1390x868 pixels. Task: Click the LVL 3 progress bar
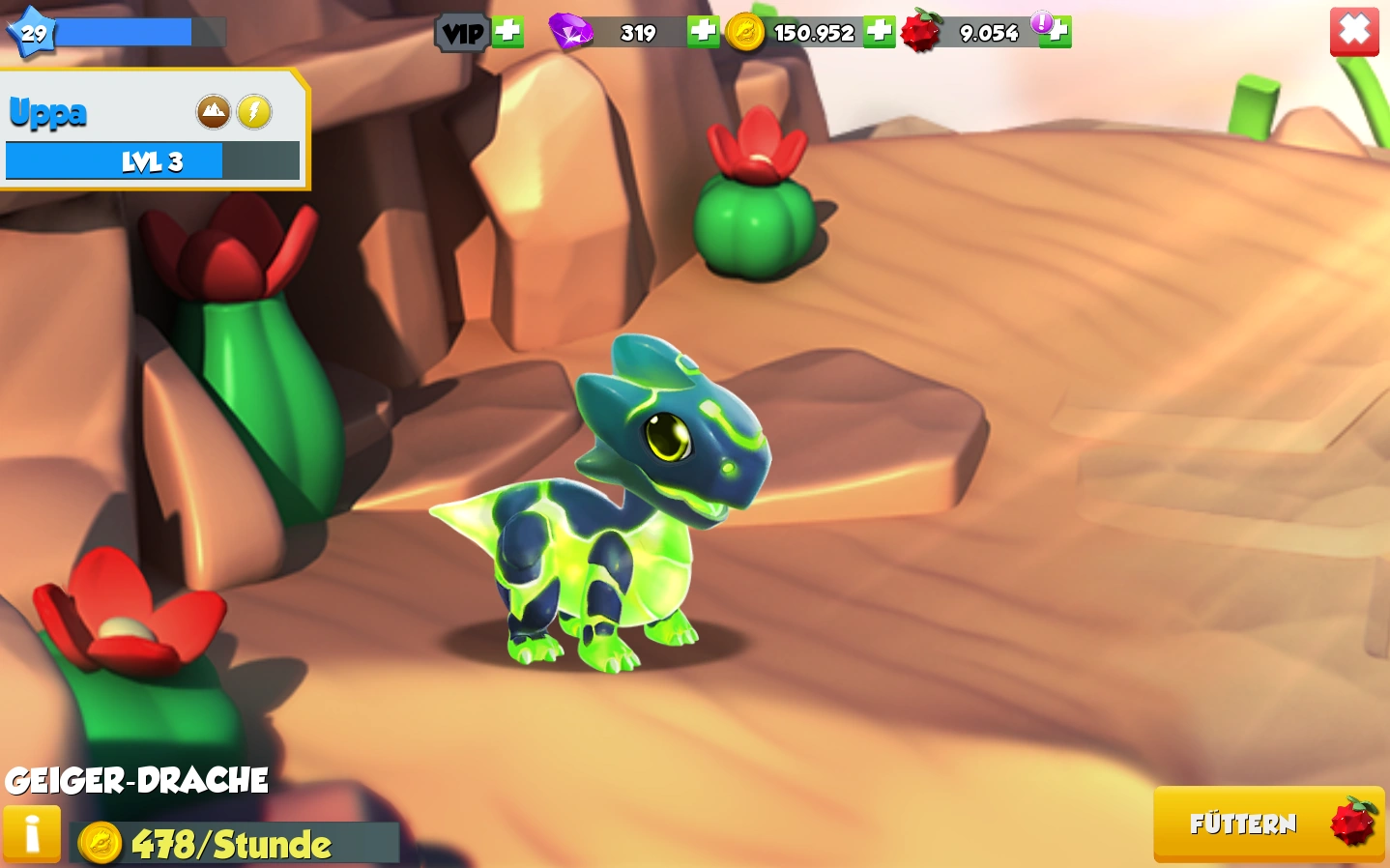click(x=152, y=160)
